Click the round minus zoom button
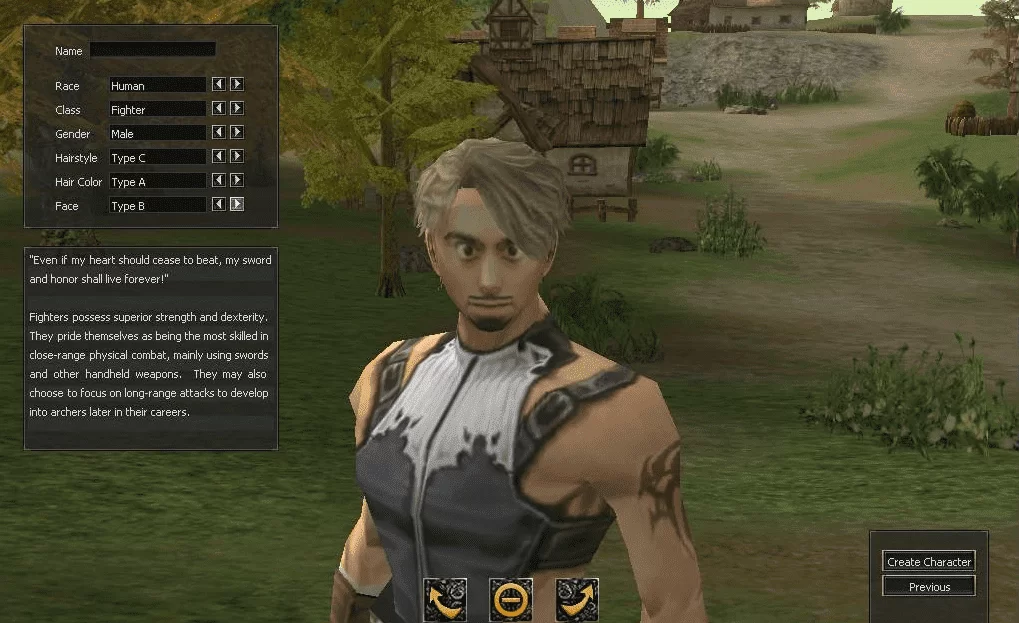This screenshot has width=1019, height=623. pyautogui.click(x=510, y=599)
